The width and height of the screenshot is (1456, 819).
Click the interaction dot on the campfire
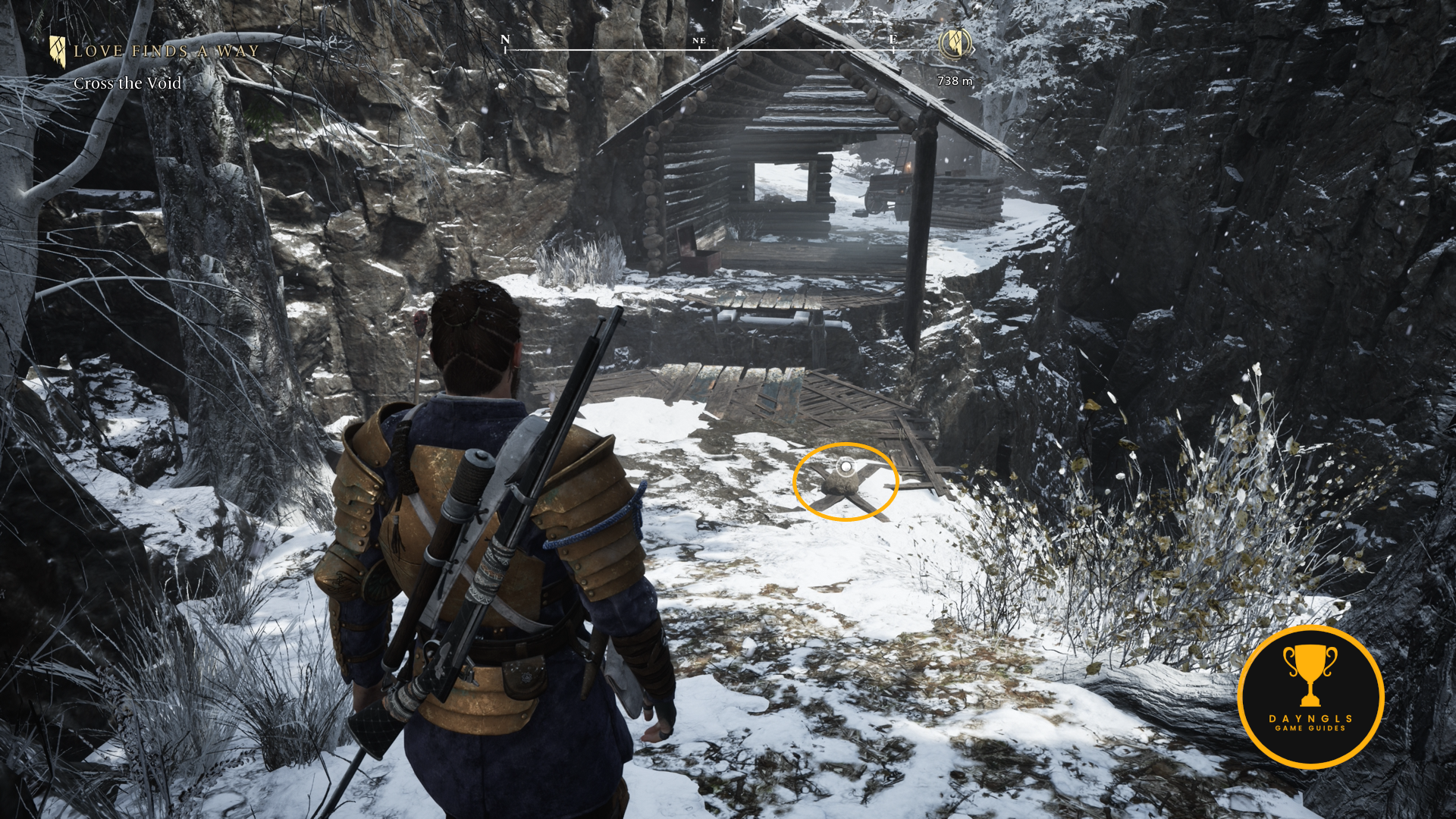pyautogui.click(x=846, y=466)
